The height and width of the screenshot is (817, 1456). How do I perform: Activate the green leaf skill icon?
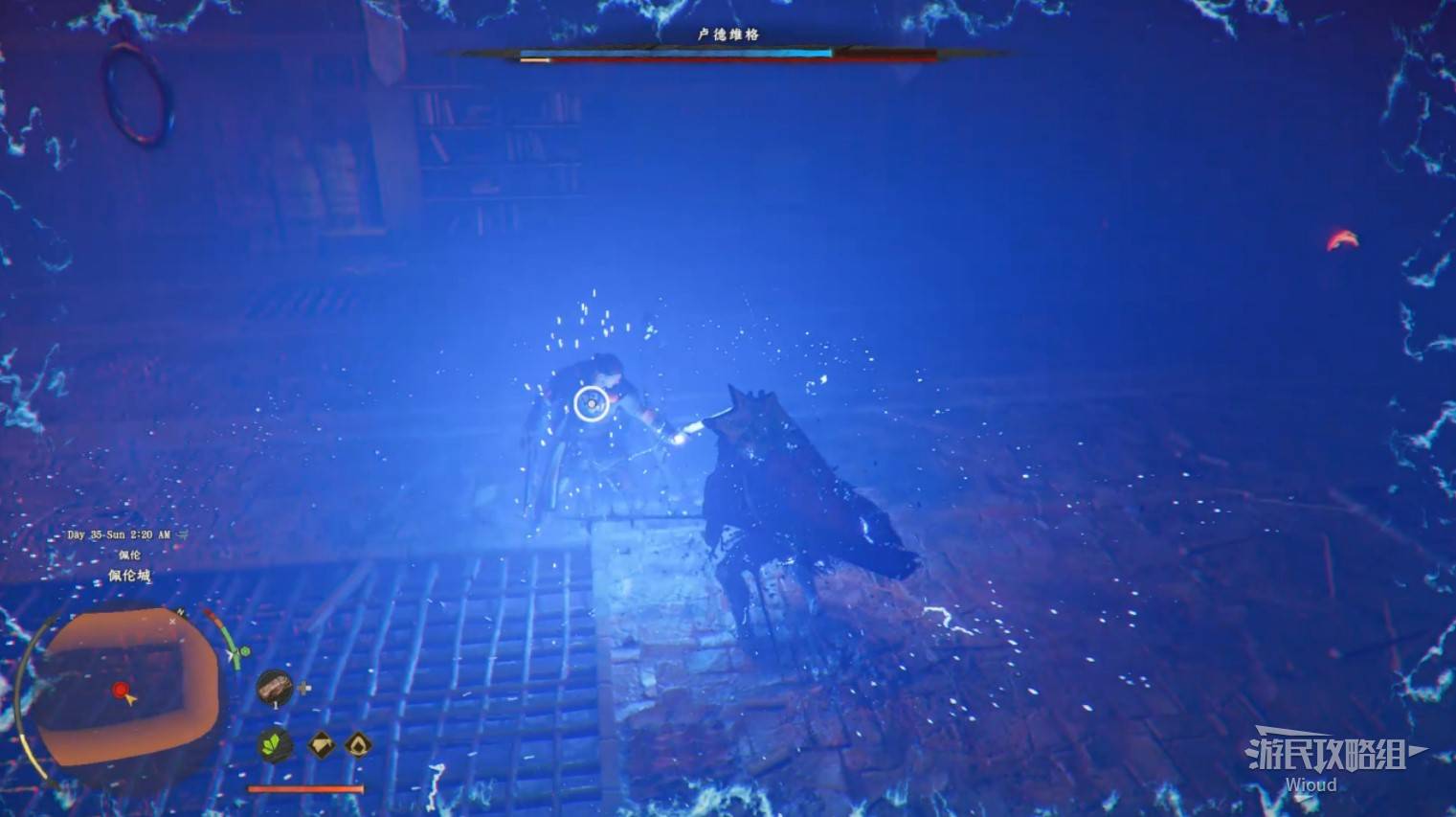tap(276, 745)
